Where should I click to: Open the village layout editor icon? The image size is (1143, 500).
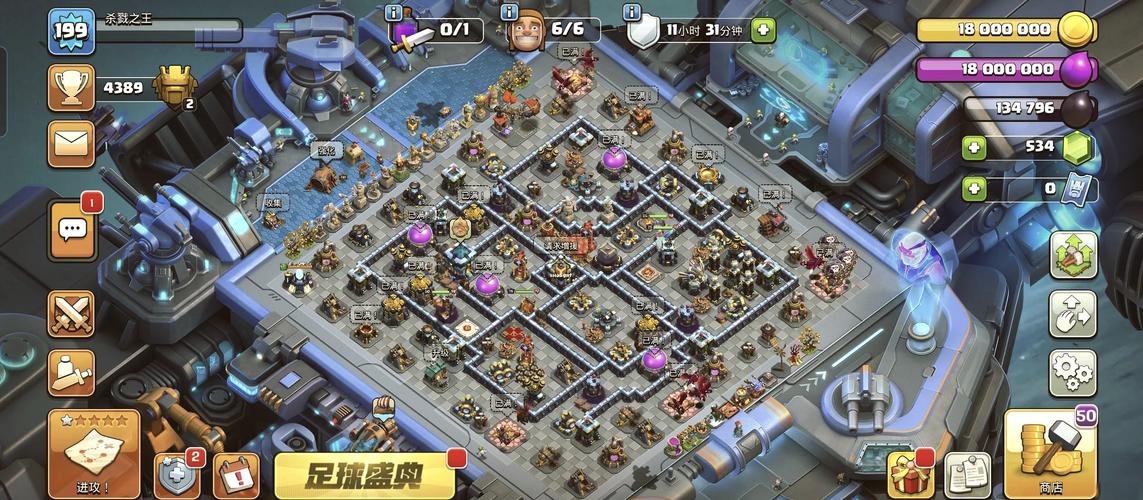pos(1072,315)
